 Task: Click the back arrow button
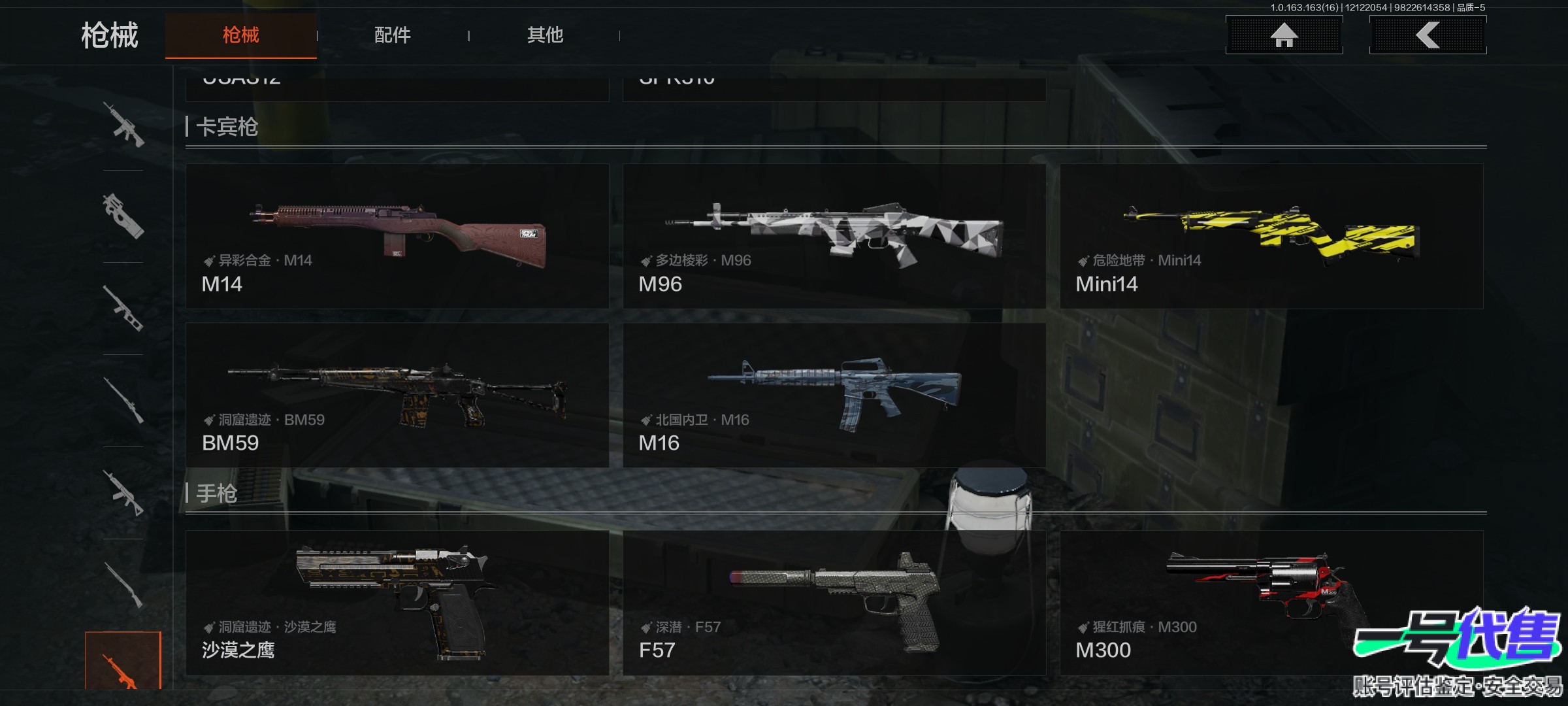(1428, 35)
